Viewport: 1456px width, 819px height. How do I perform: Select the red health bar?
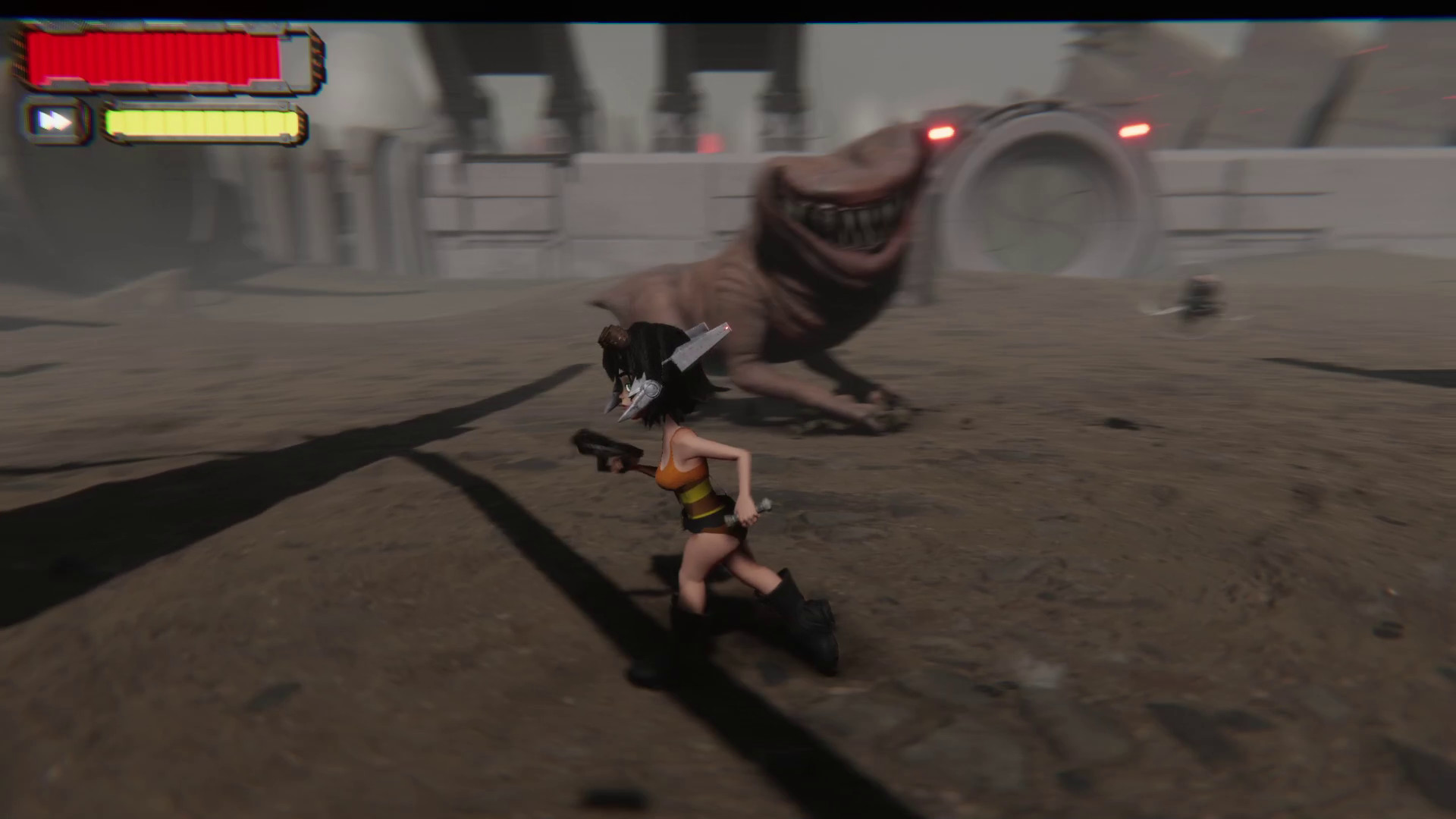tap(152, 57)
